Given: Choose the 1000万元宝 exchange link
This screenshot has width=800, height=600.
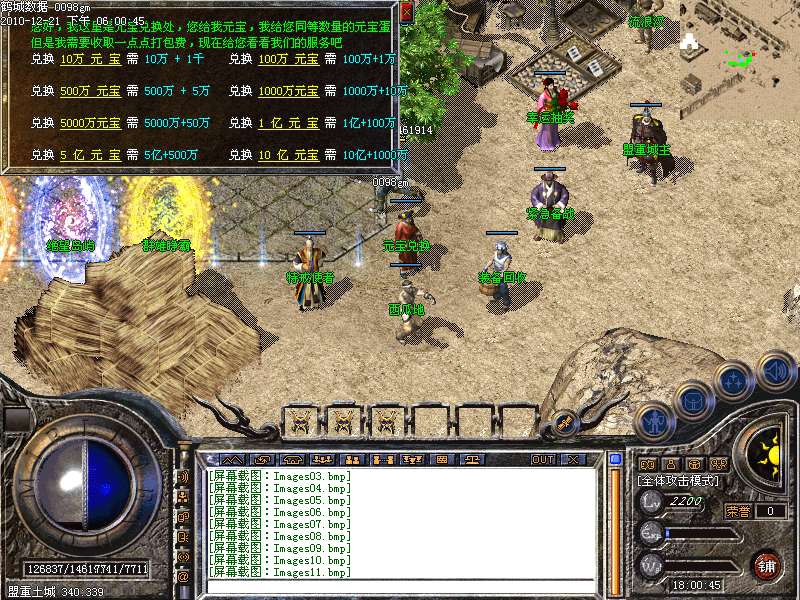Looking at the screenshot, I should click(289, 92).
